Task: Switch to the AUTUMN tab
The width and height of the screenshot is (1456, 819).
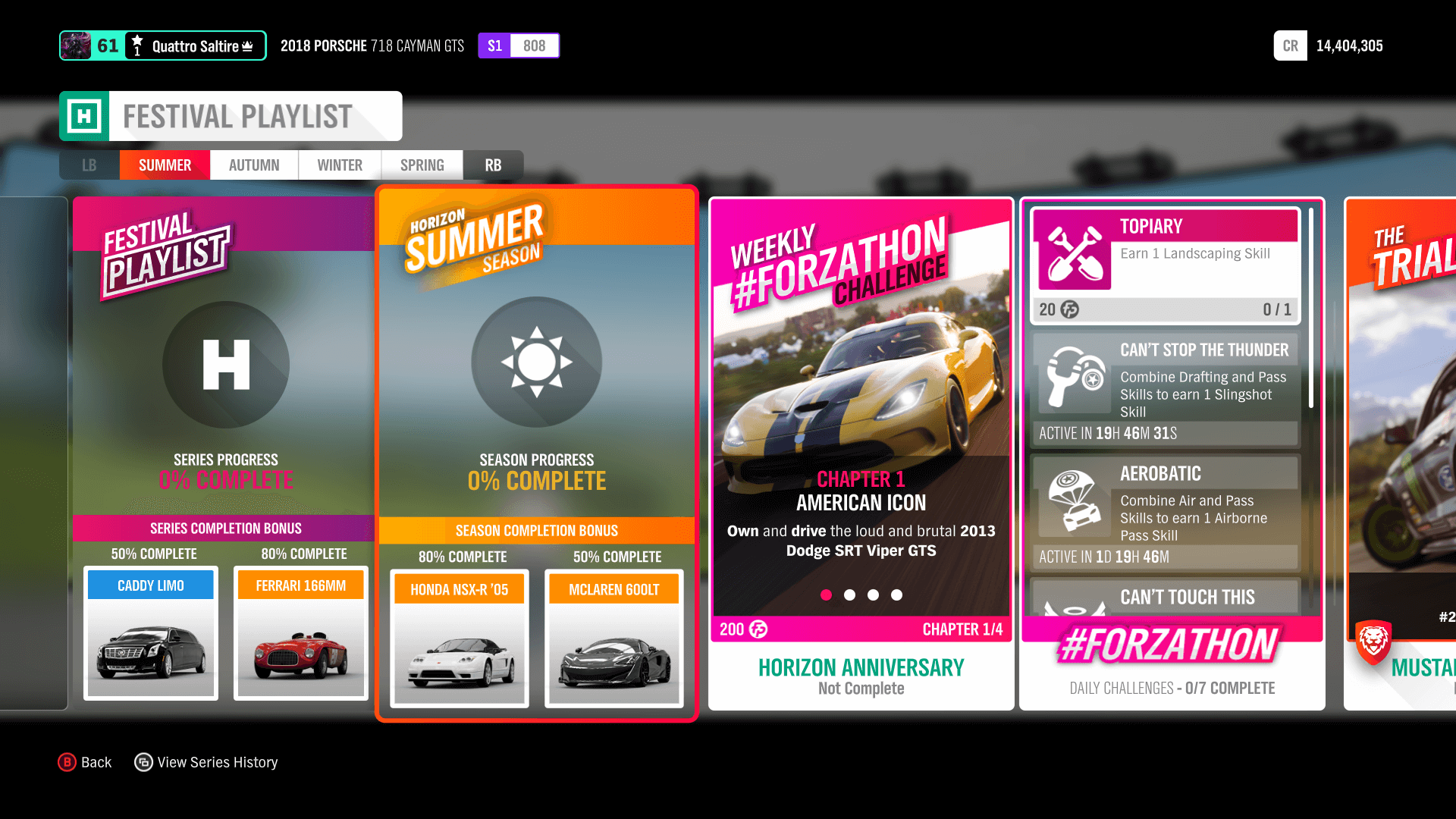Action: 253,165
